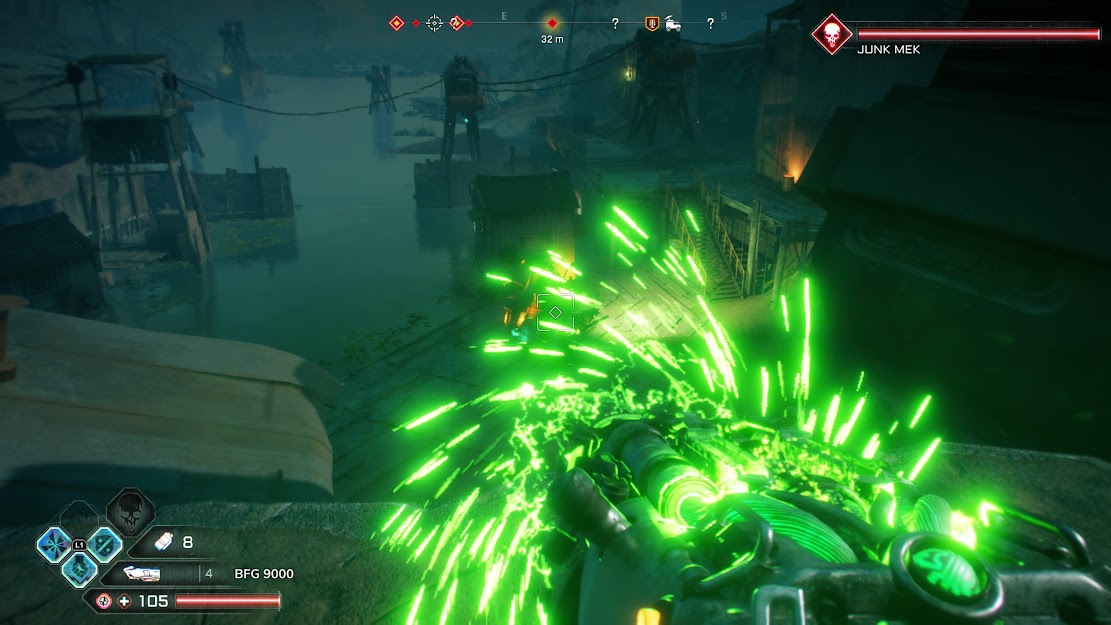Click the crosshair marker on the compass
The height and width of the screenshot is (625, 1111).
(x=434, y=22)
